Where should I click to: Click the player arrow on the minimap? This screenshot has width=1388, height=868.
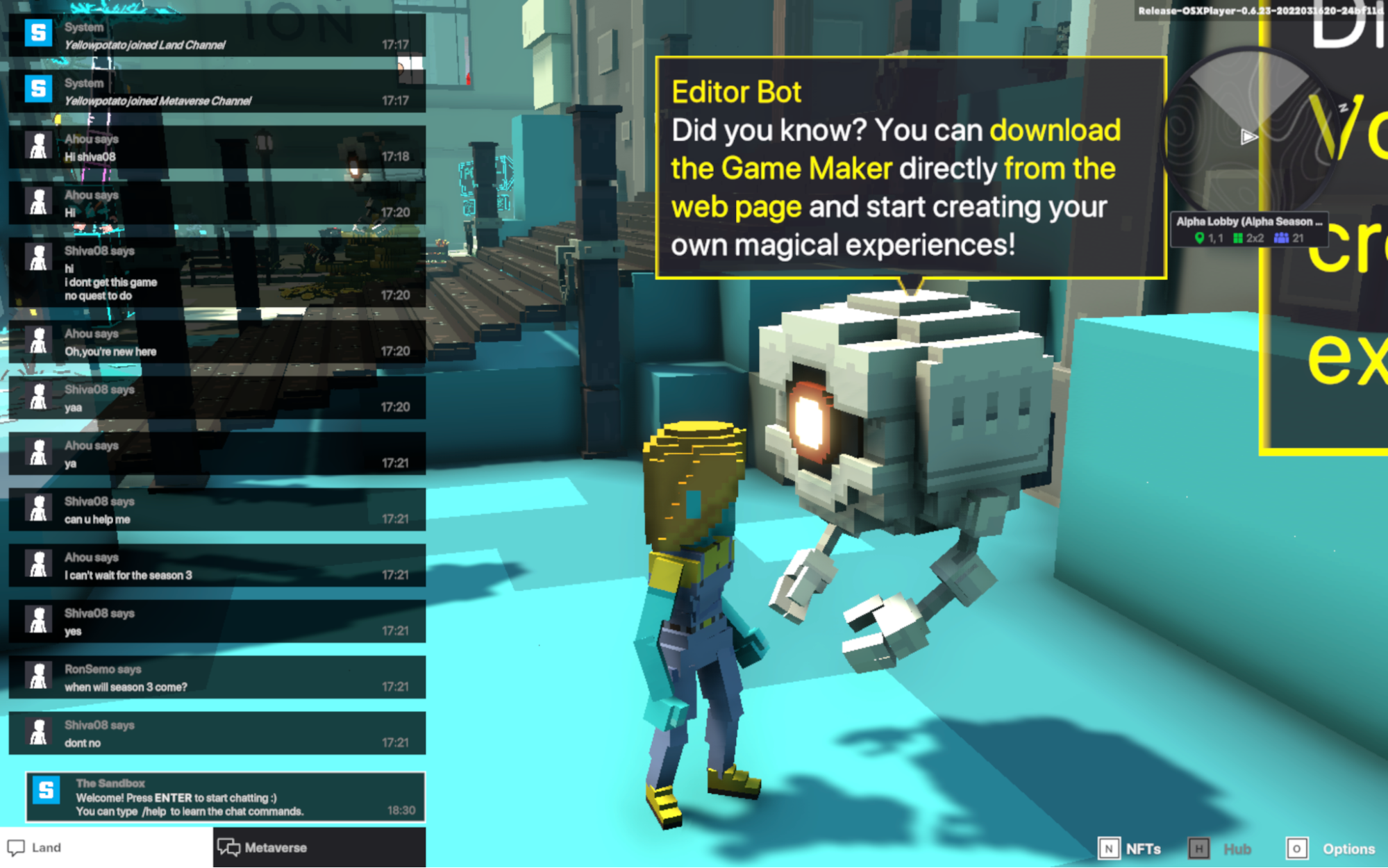(1248, 137)
